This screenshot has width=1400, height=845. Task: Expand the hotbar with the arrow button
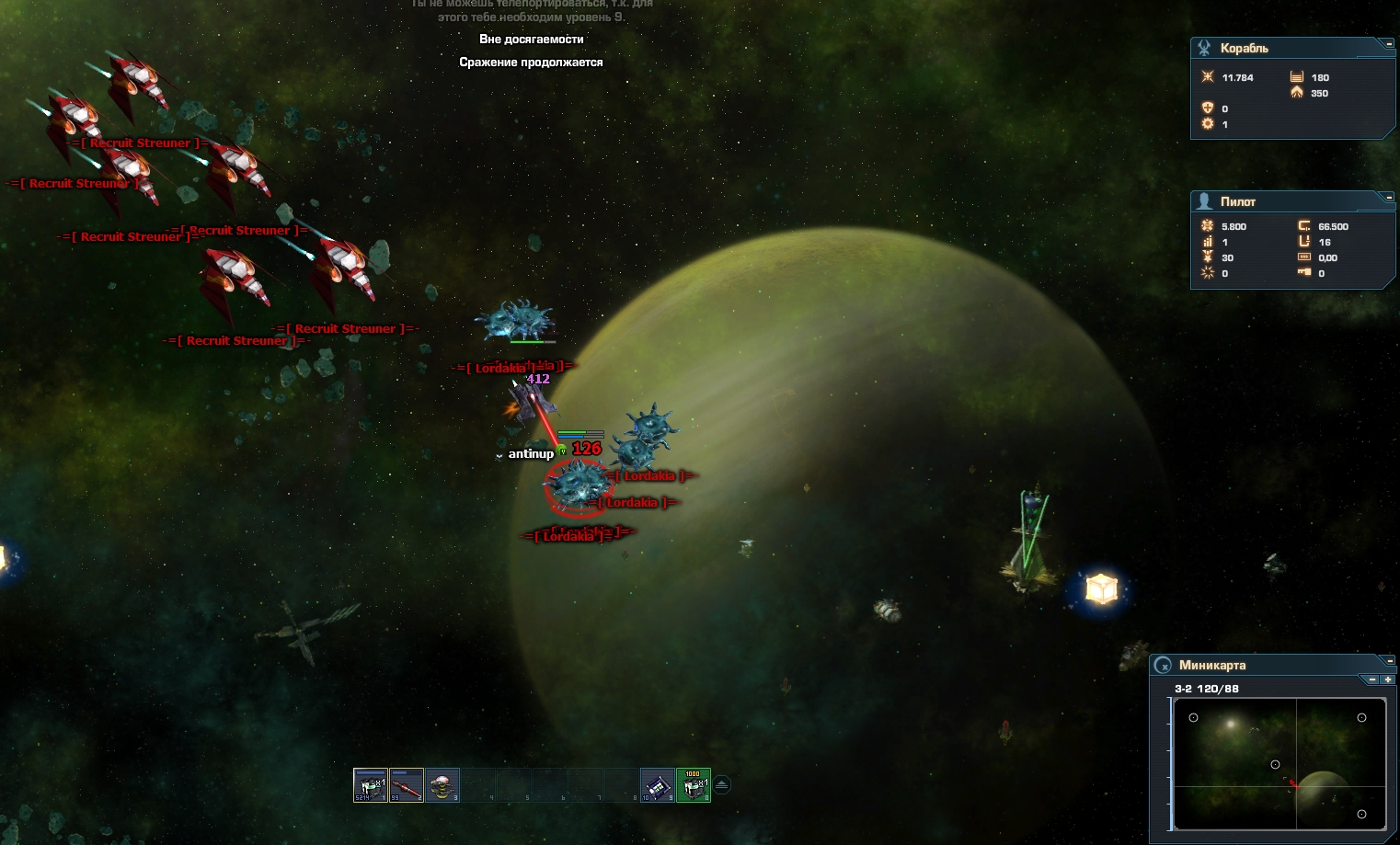(722, 784)
